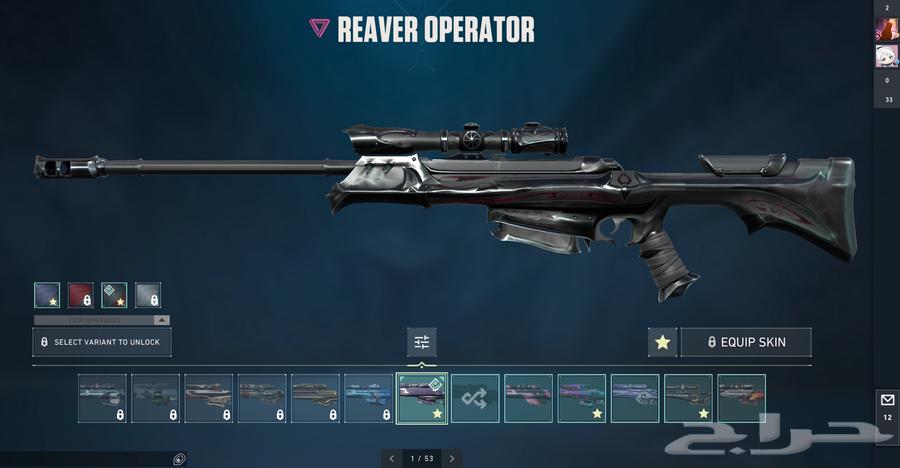Choose the pink striped Operator skin thumbnail
Image resolution: width=900 pixels, height=468 pixels.
pos(528,398)
